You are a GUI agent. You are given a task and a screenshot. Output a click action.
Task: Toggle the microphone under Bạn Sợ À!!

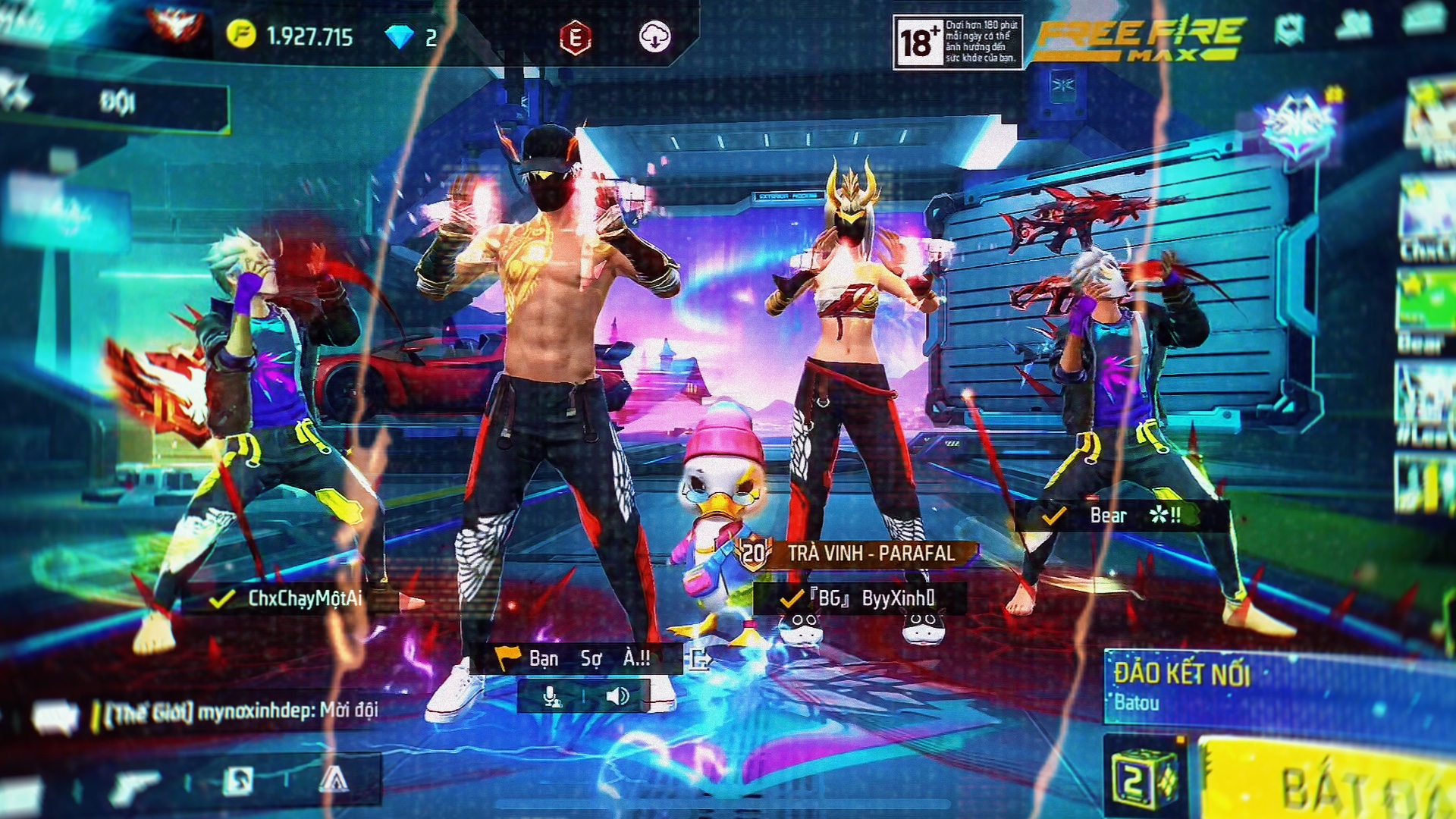click(552, 696)
